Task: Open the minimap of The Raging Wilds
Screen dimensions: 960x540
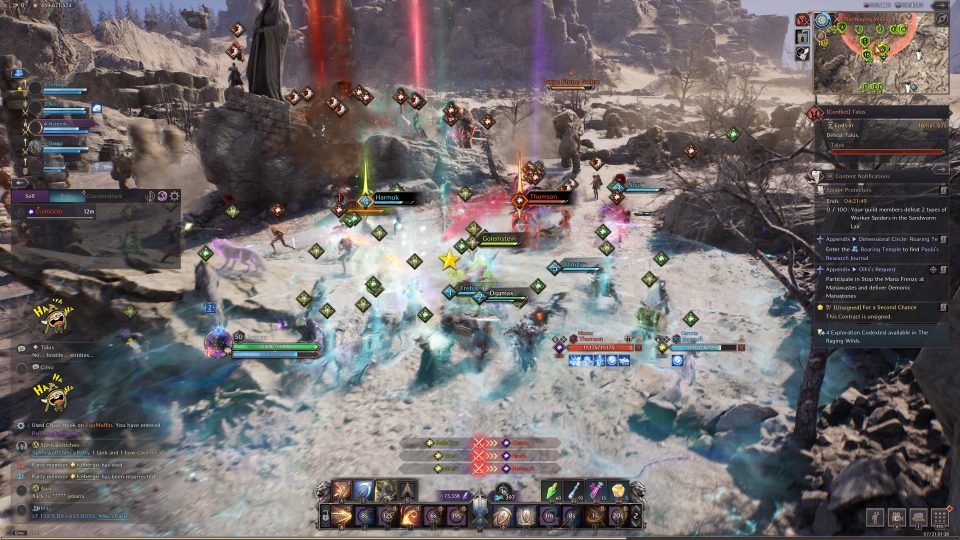Action: (880, 53)
